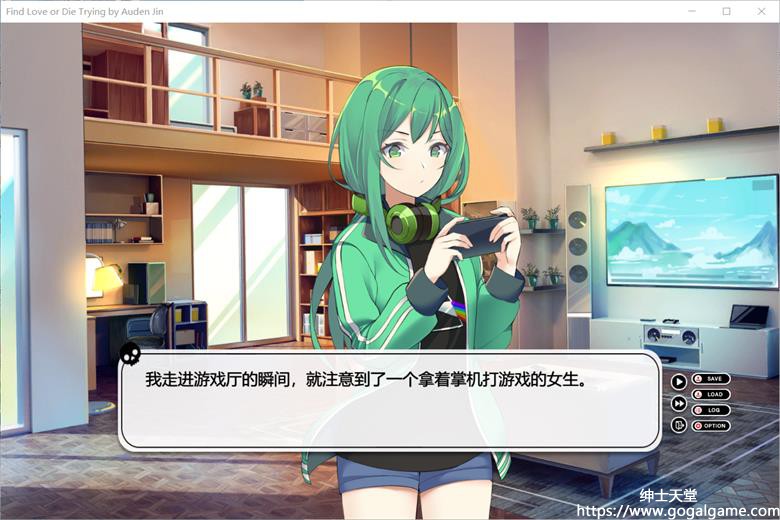Open the OPTION settings
780x520 pixels.
710,426
